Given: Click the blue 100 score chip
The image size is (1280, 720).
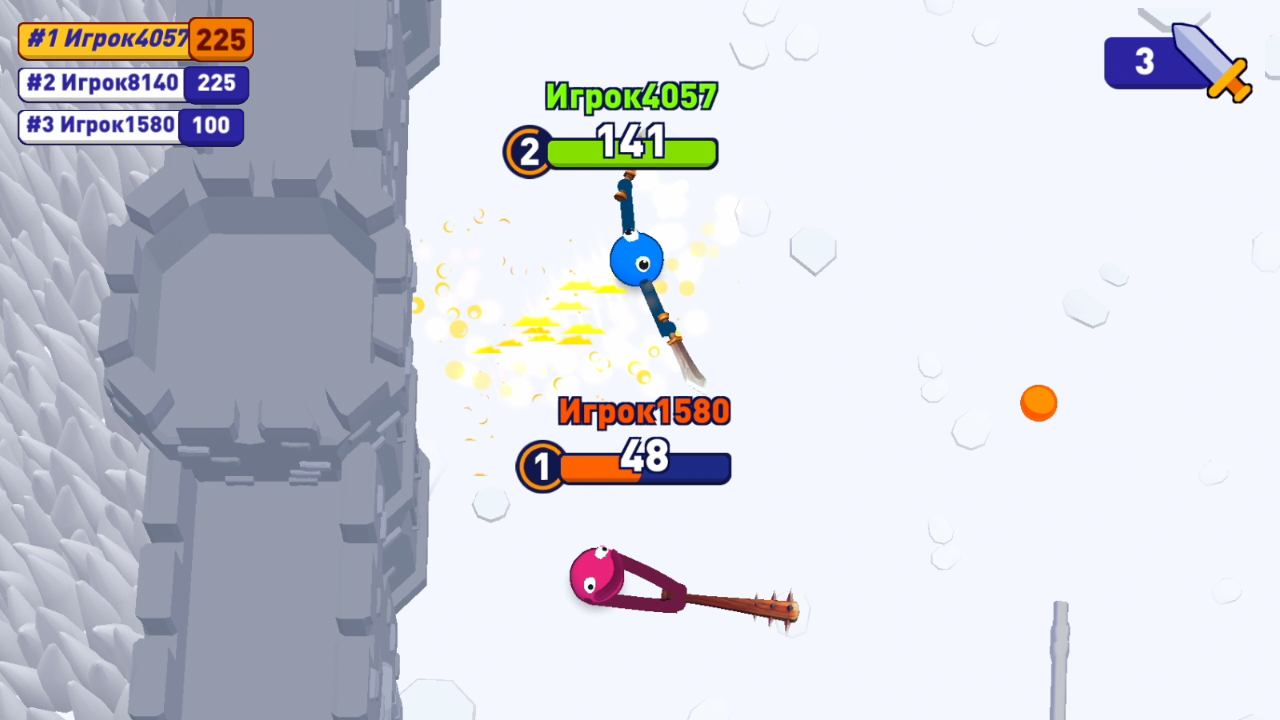Looking at the screenshot, I should coord(211,126).
